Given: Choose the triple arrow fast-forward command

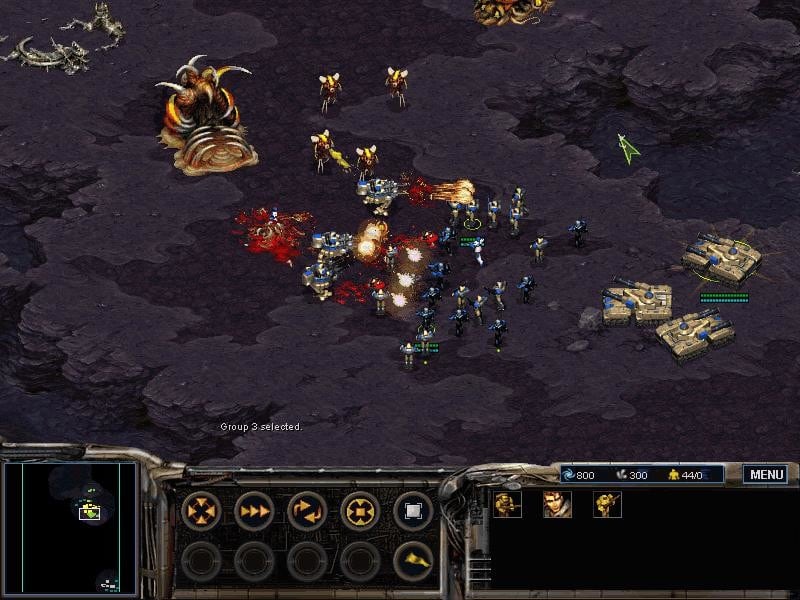Looking at the screenshot, I should pos(254,511).
